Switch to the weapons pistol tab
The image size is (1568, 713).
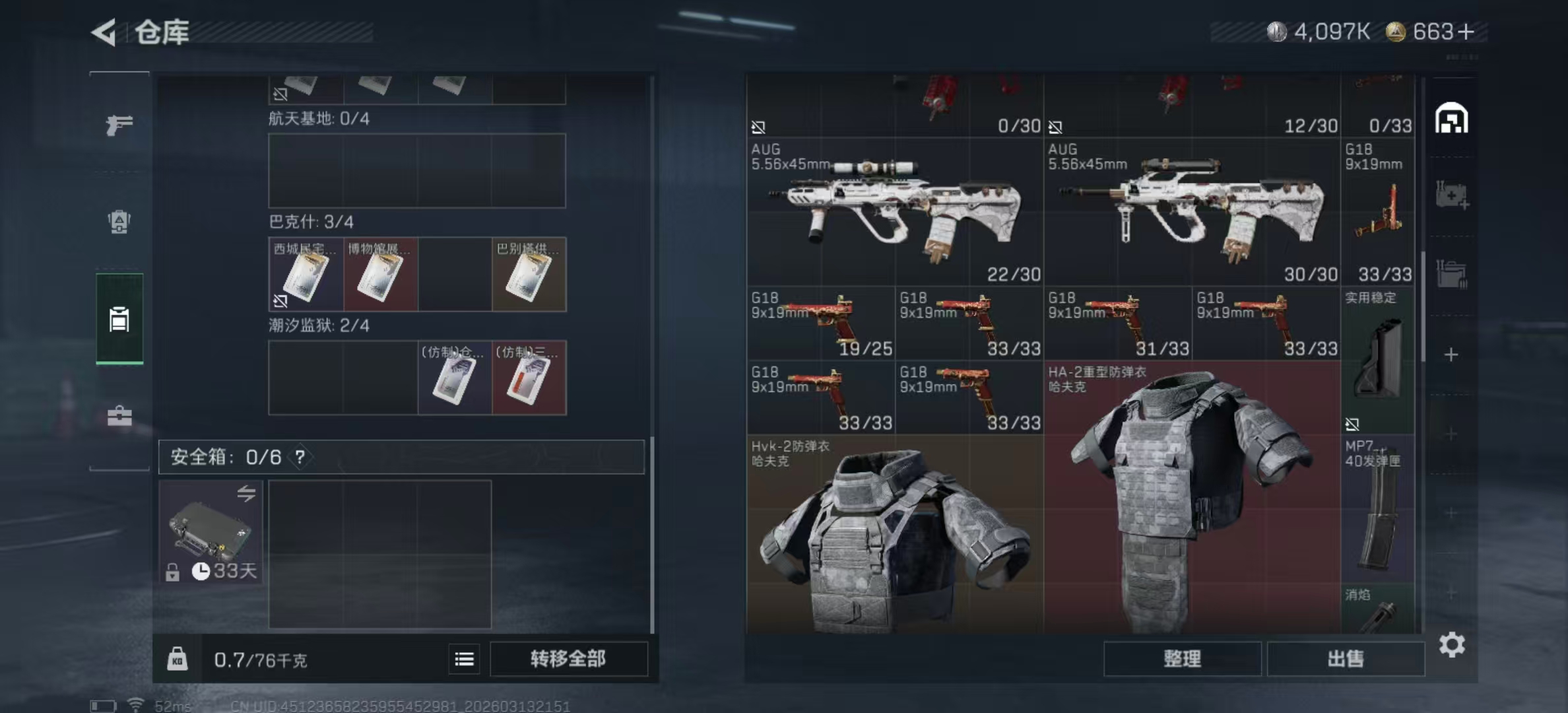[119, 124]
